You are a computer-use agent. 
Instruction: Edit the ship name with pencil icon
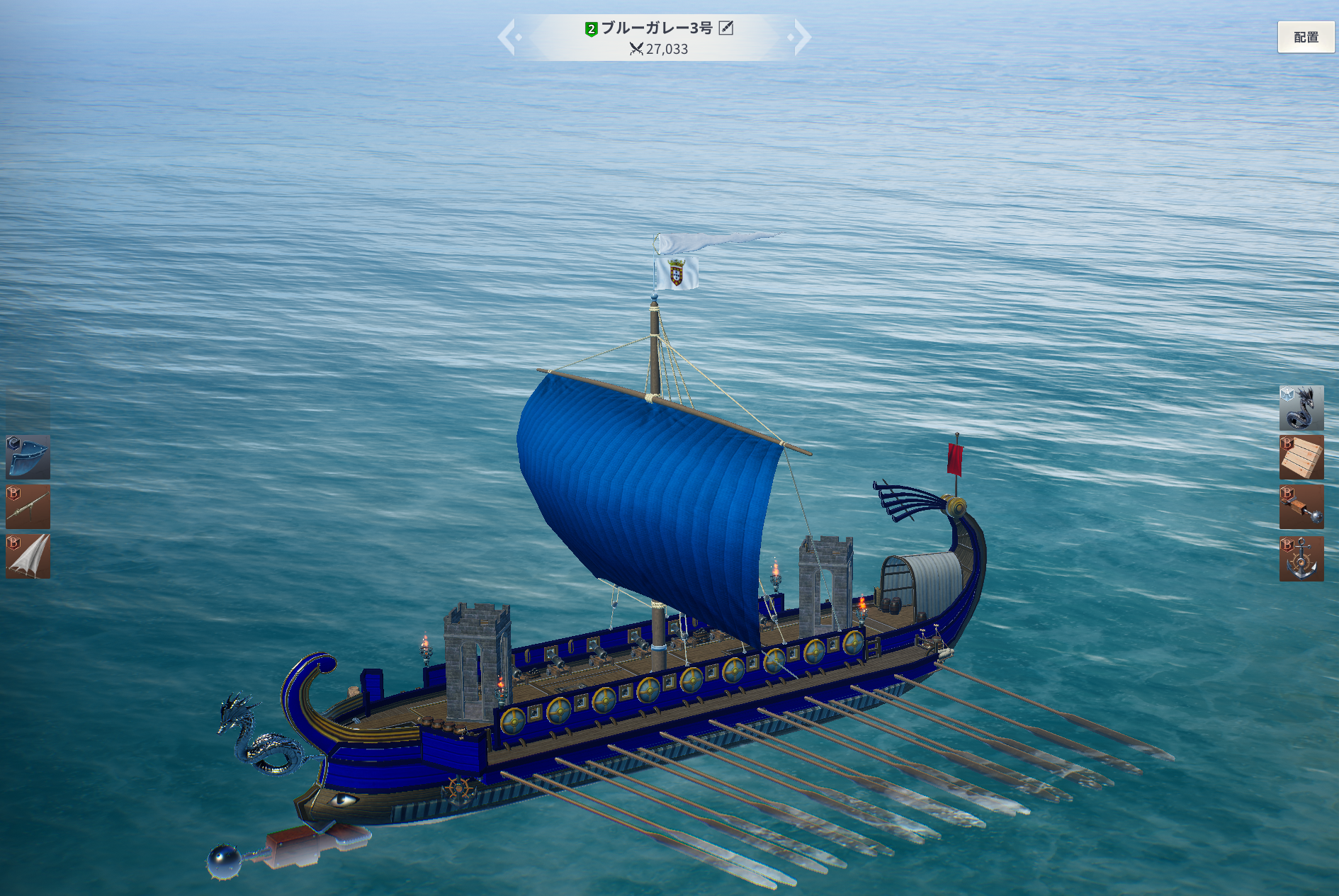[x=726, y=28]
